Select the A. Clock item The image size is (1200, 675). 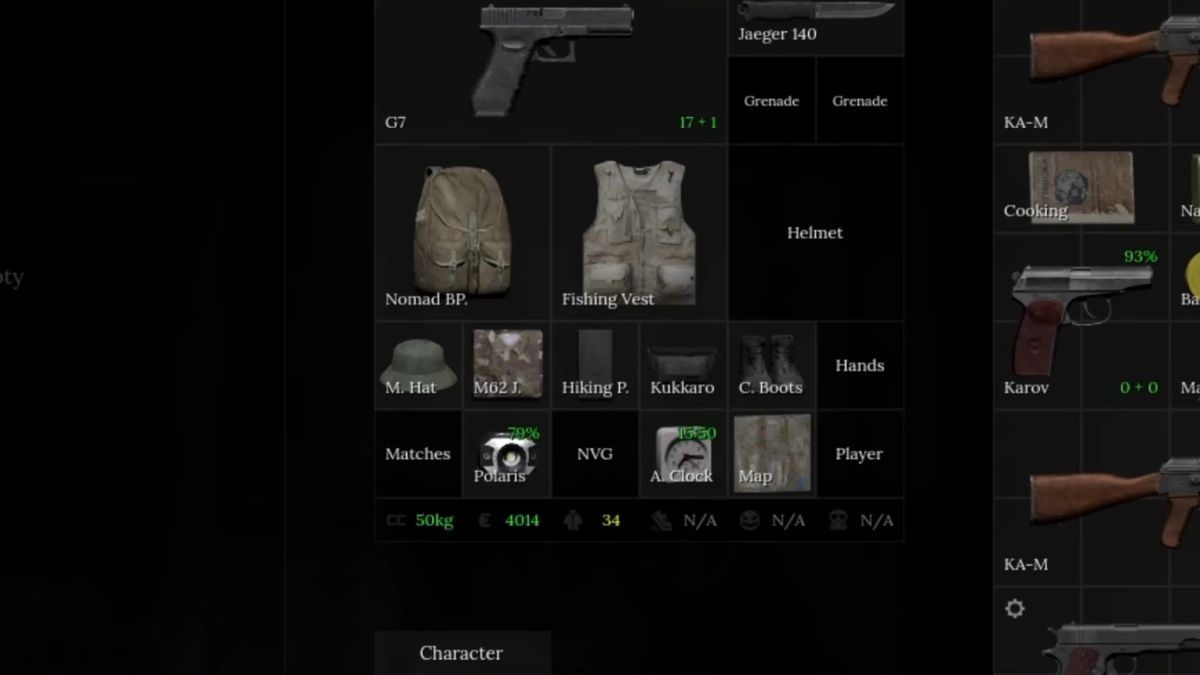point(683,454)
